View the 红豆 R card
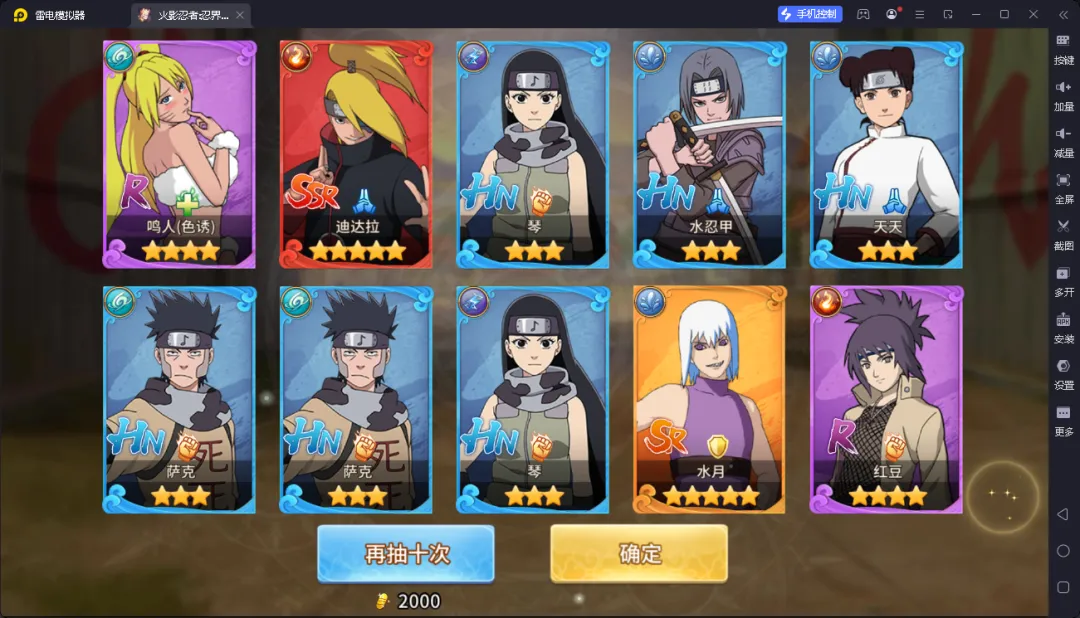Image resolution: width=1080 pixels, height=618 pixels. pos(887,399)
